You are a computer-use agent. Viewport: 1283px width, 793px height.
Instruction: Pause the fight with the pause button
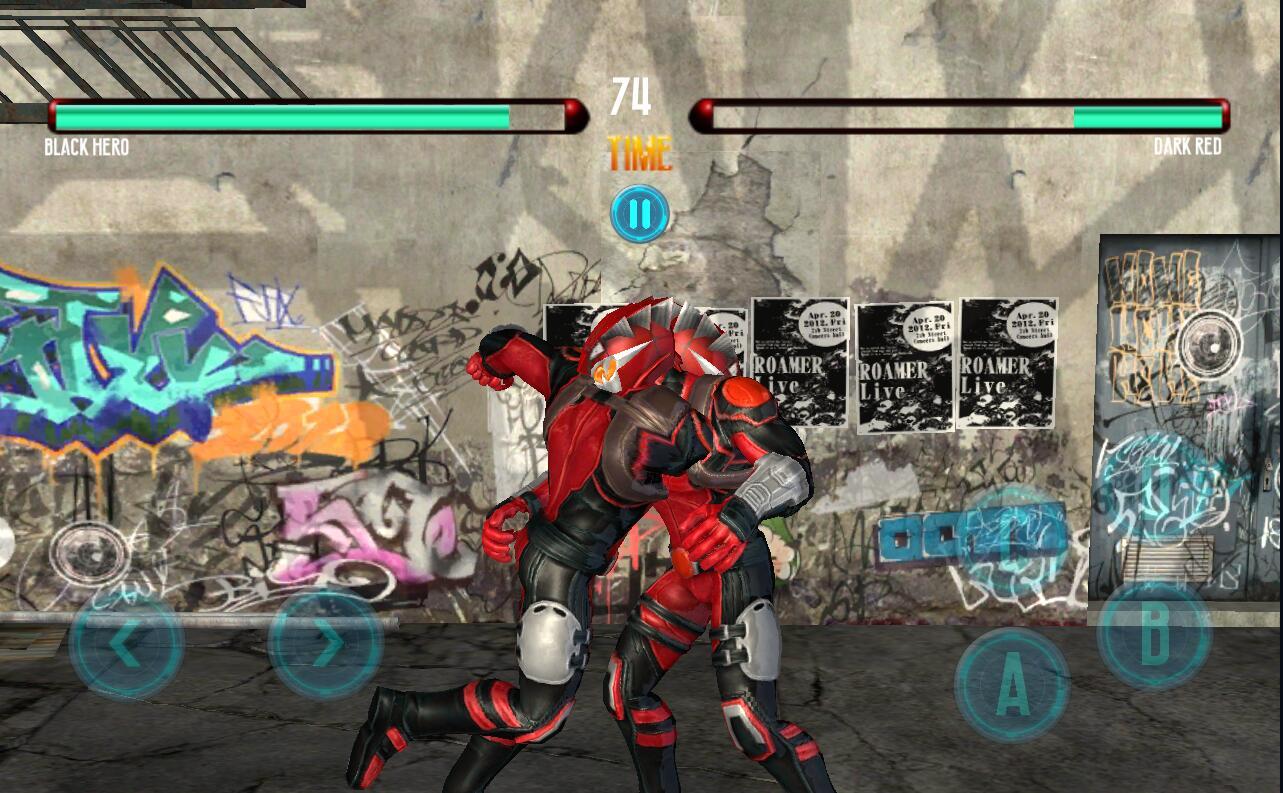640,214
